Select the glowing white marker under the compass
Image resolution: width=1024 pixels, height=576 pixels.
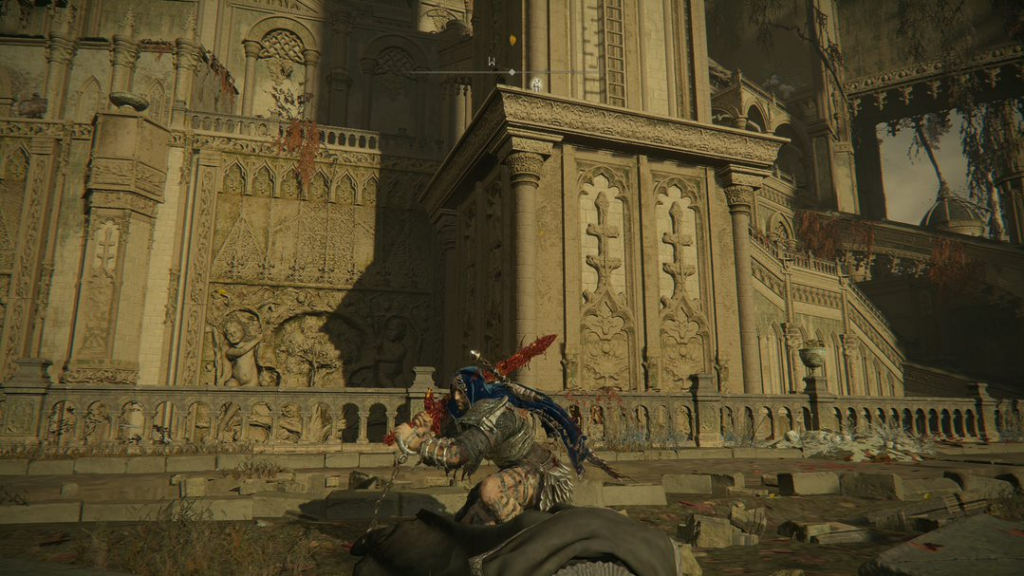click(536, 85)
